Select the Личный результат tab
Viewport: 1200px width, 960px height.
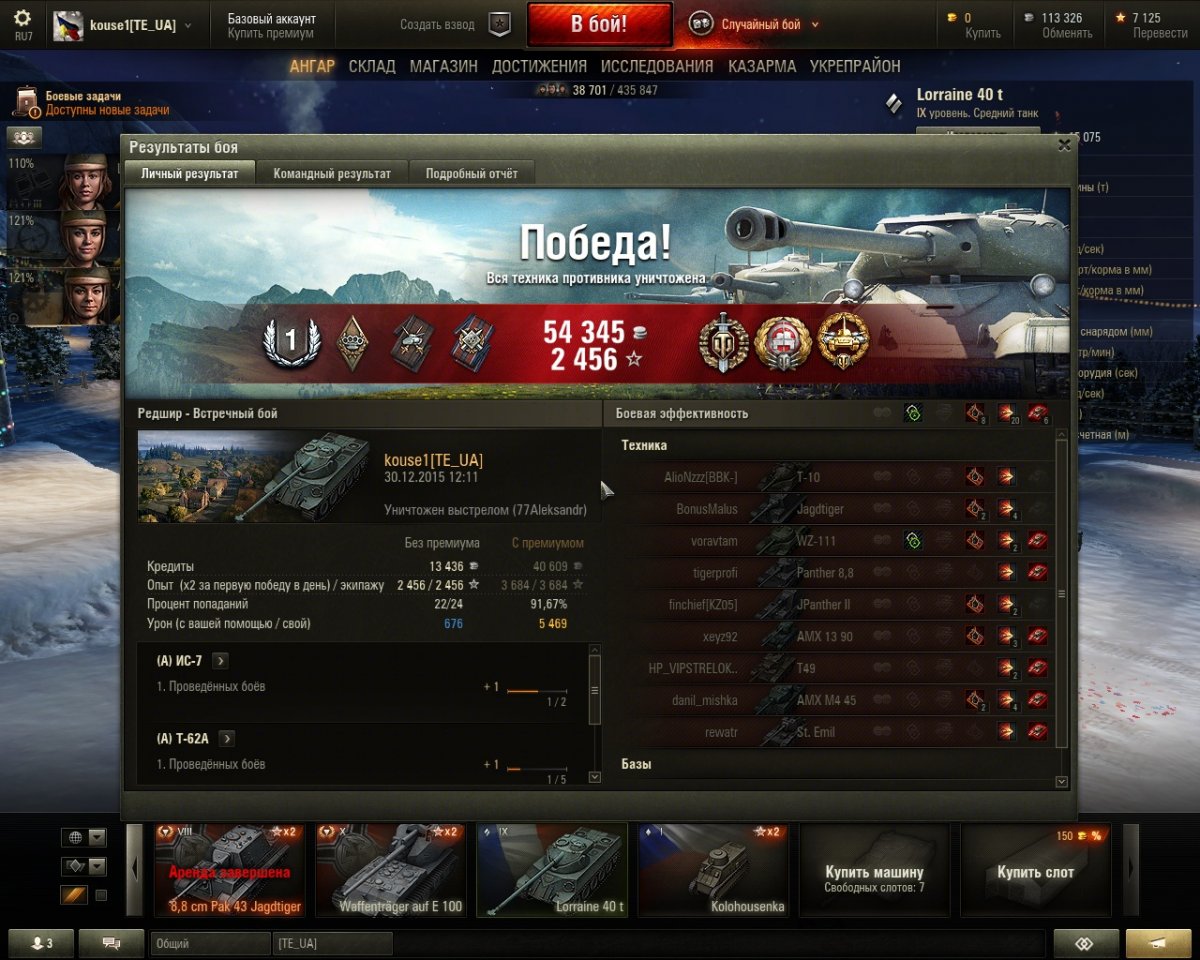[x=190, y=173]
